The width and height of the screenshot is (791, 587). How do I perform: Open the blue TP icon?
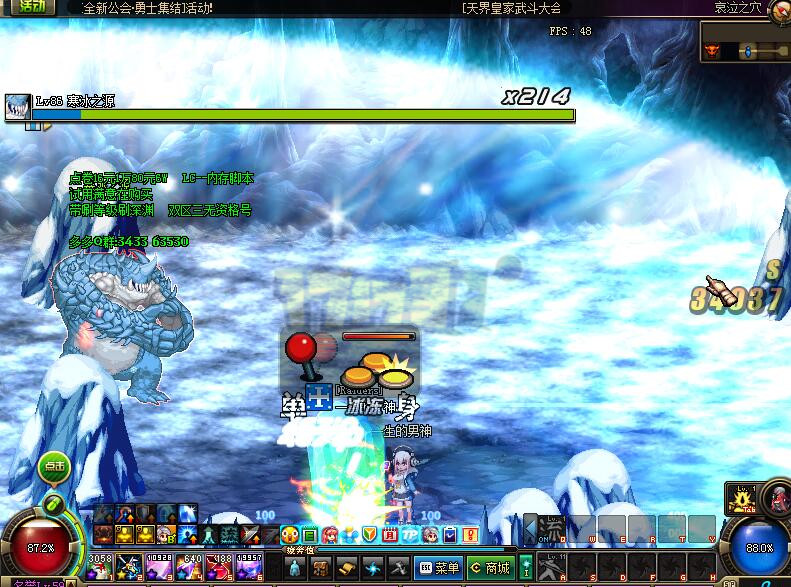coord(410,535)
